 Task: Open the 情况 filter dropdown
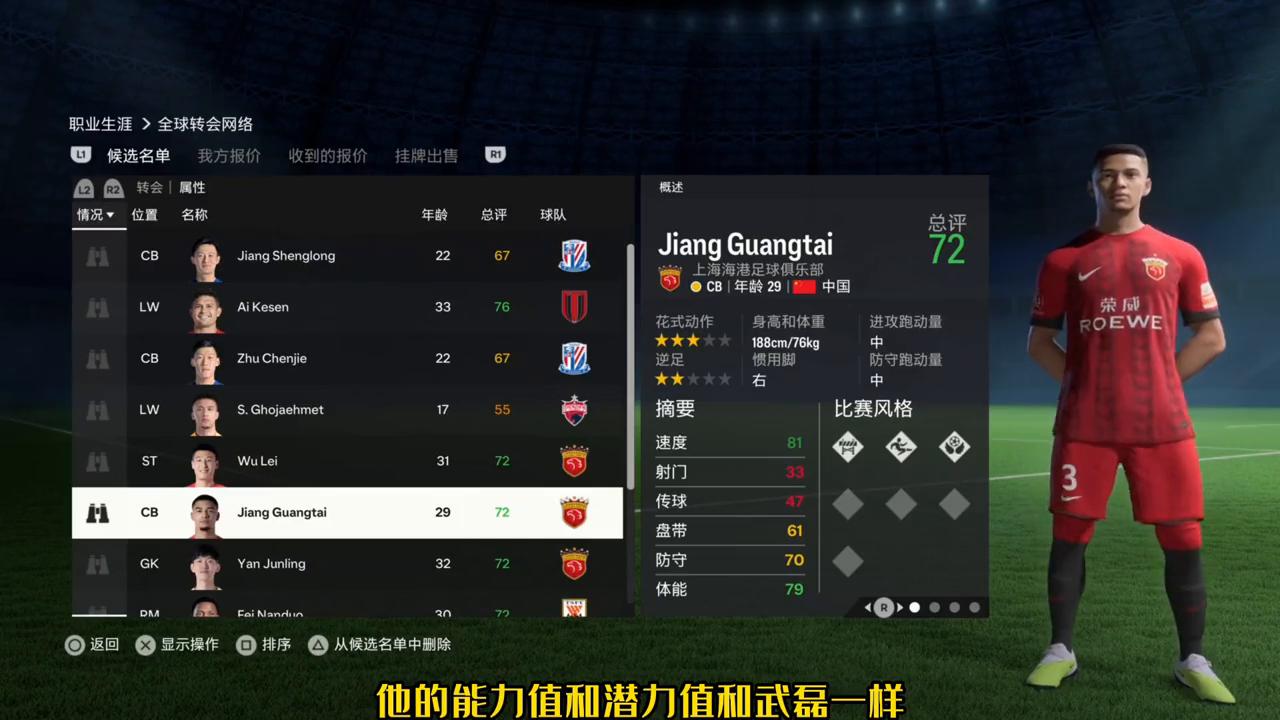95,214
